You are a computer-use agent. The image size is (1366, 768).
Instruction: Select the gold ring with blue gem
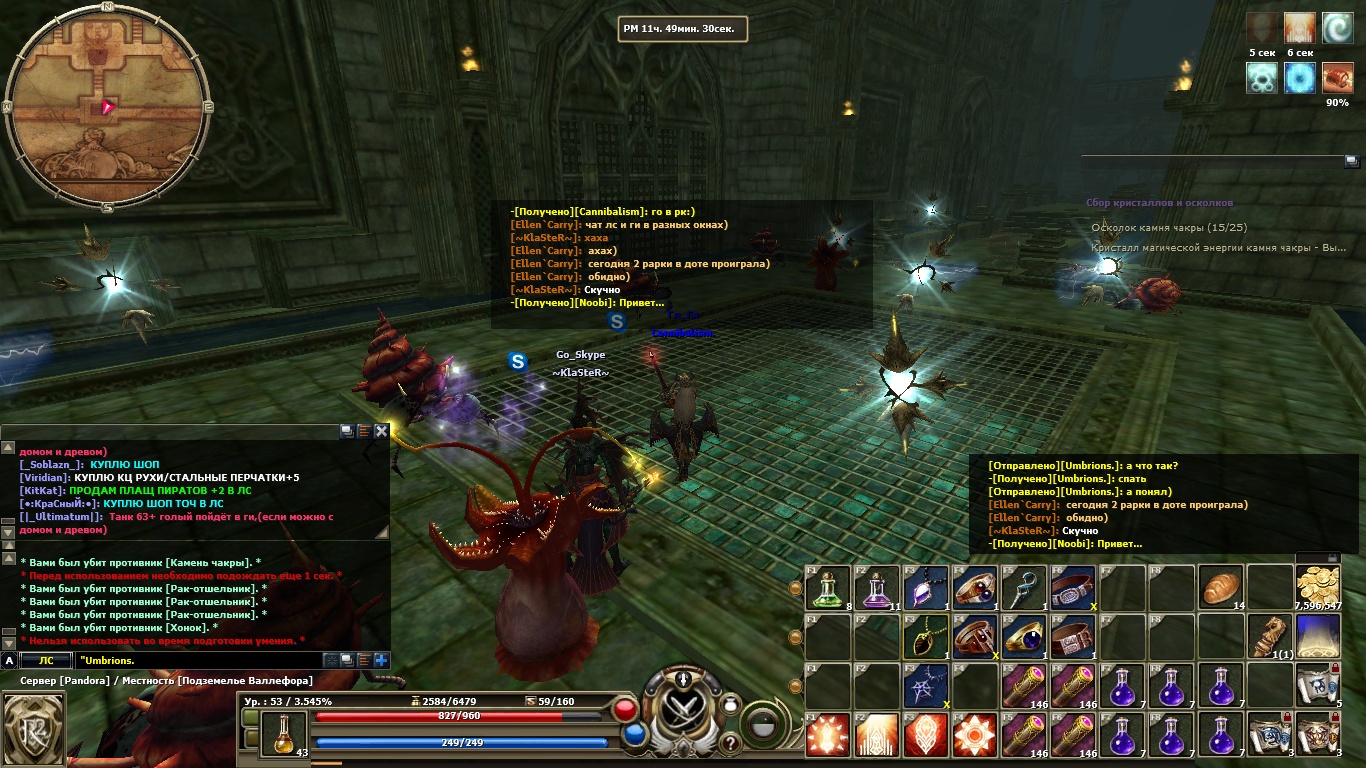tap(1024, 637)
